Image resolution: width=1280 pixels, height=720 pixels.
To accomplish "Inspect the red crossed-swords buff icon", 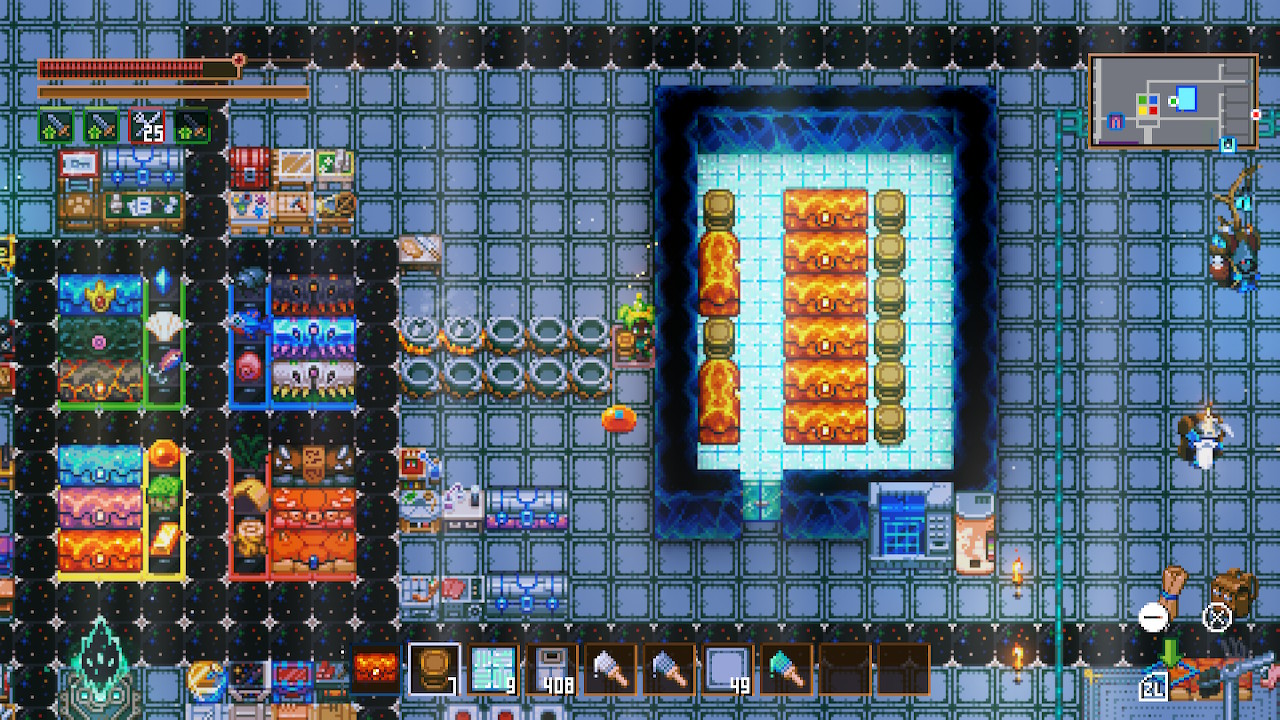I will [147, 126].
